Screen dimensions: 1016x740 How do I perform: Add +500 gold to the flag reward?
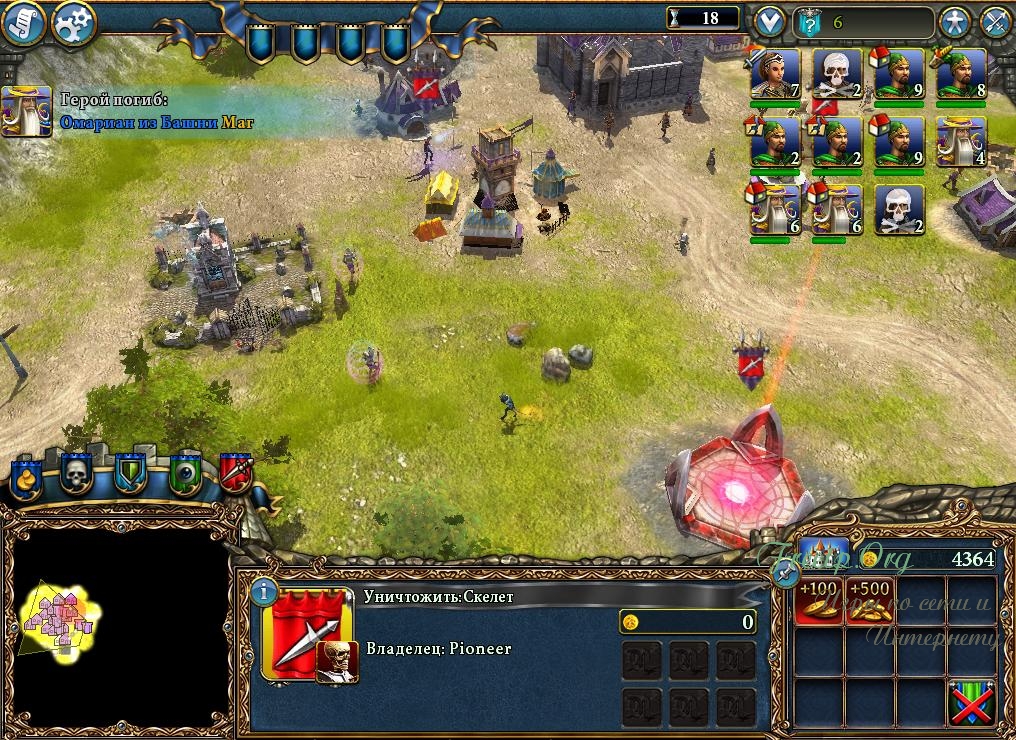[869, 601]
